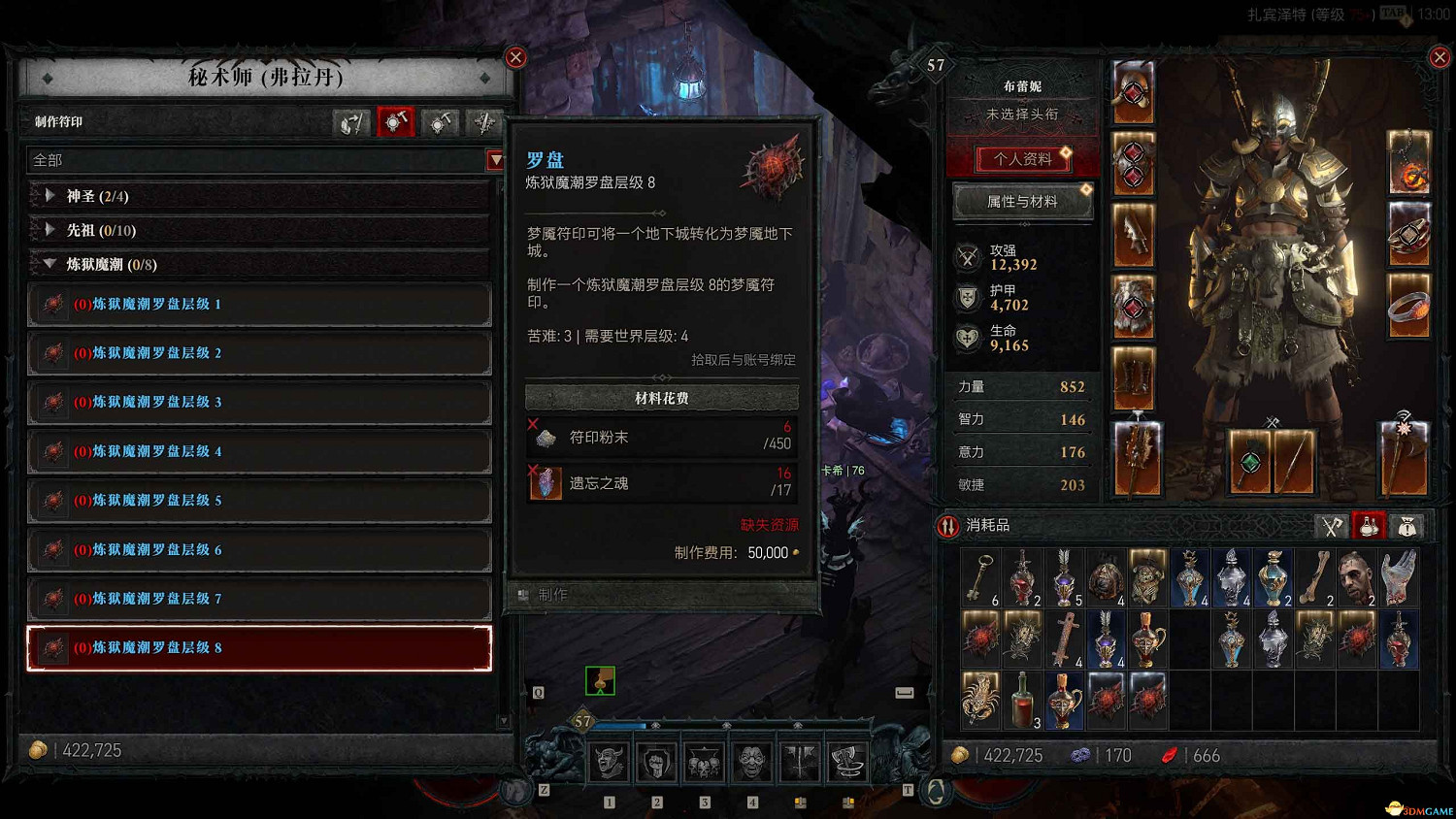Switch to the Equipment crossed-weapons tab
1456x819 pixels.
point(1332,525)
